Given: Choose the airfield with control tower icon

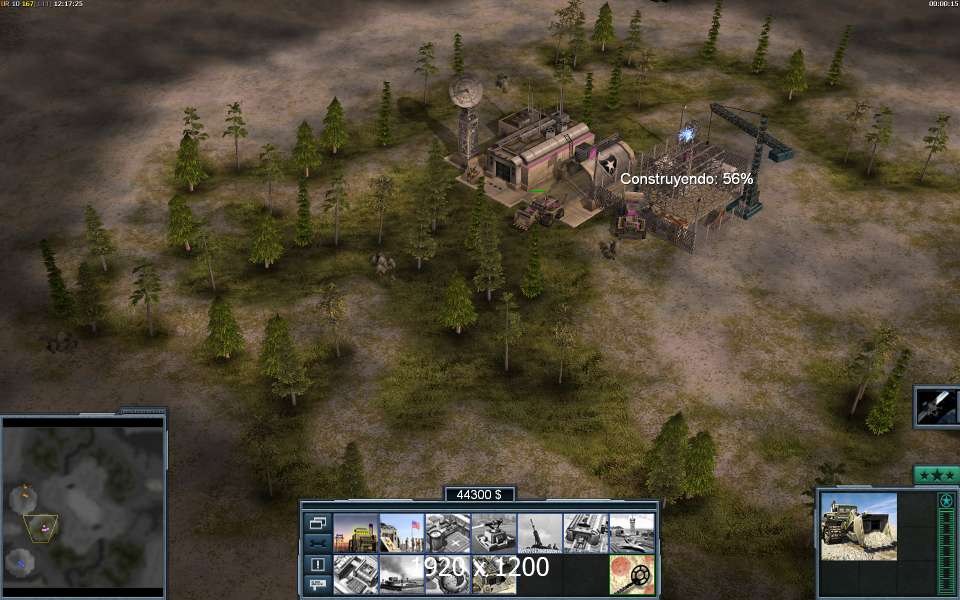Looking at the screenshot, I should click(632, 533).
